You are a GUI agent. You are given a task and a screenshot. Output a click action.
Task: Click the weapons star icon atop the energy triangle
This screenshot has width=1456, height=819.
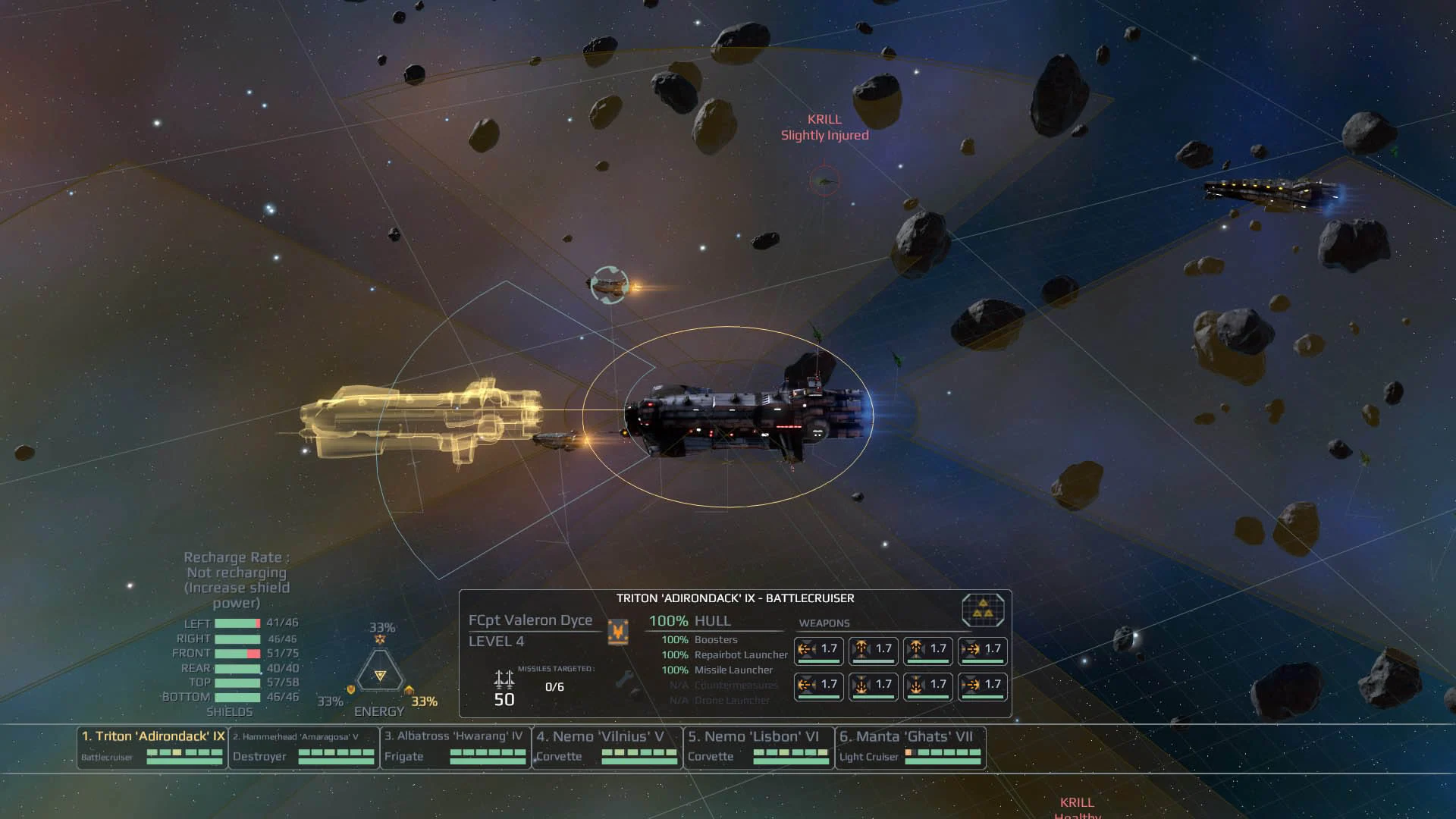381,639
